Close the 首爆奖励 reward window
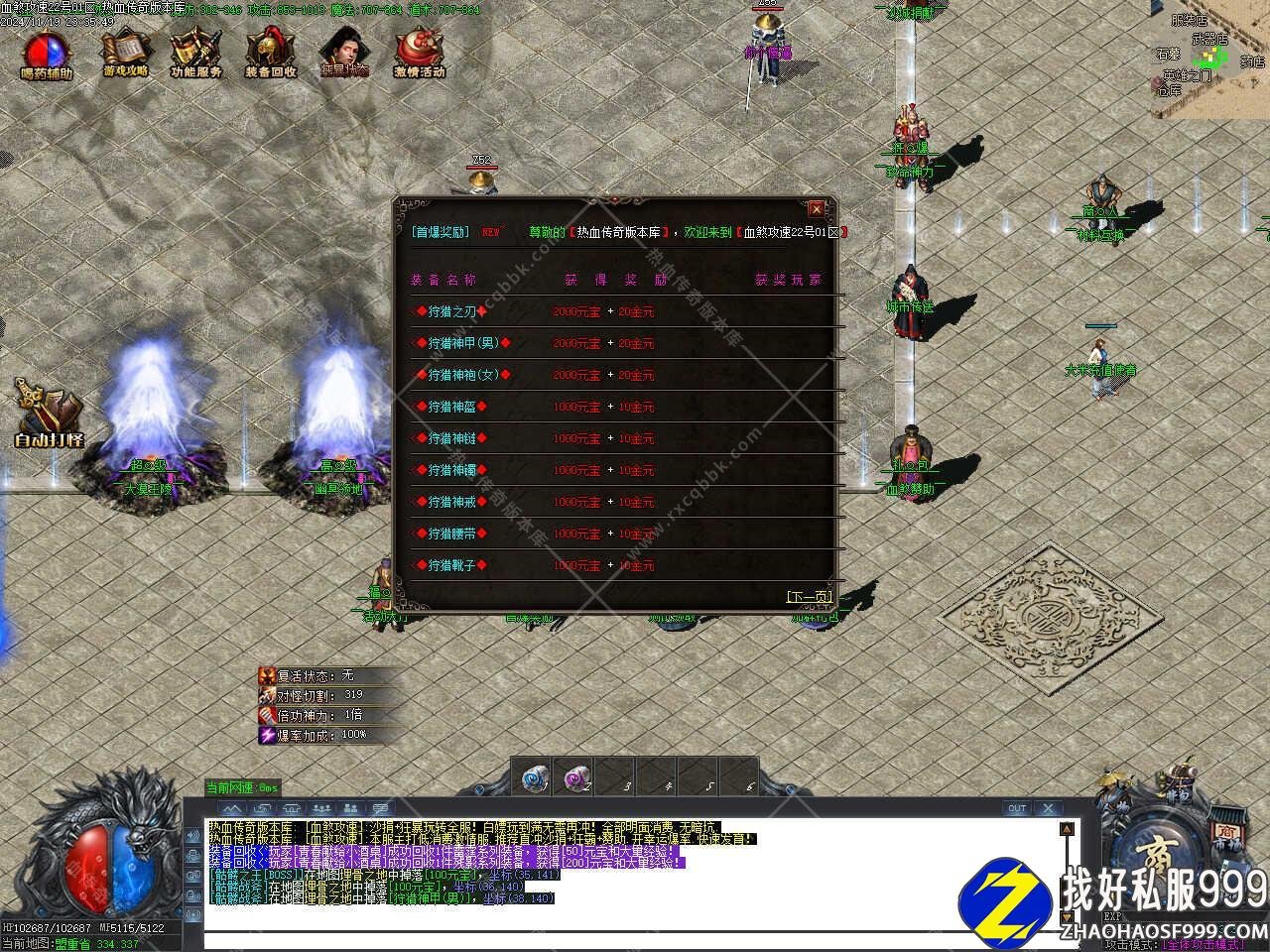This screenshot has width=1270, height=952. pyautogui.click(x=816, y=209)
